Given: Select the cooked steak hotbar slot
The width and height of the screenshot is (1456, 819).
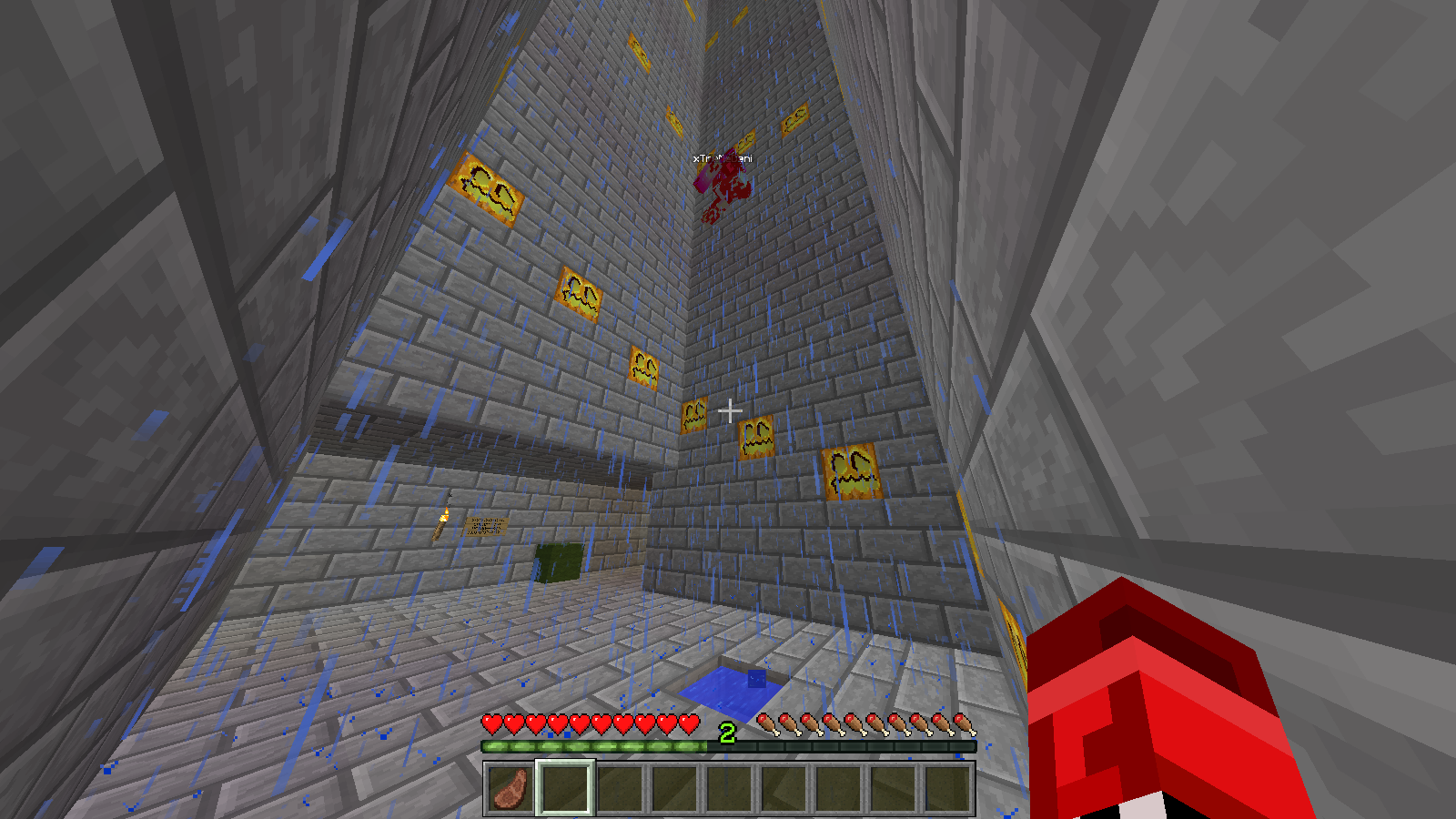Looking at the screenshot, I should pos(511,788).
